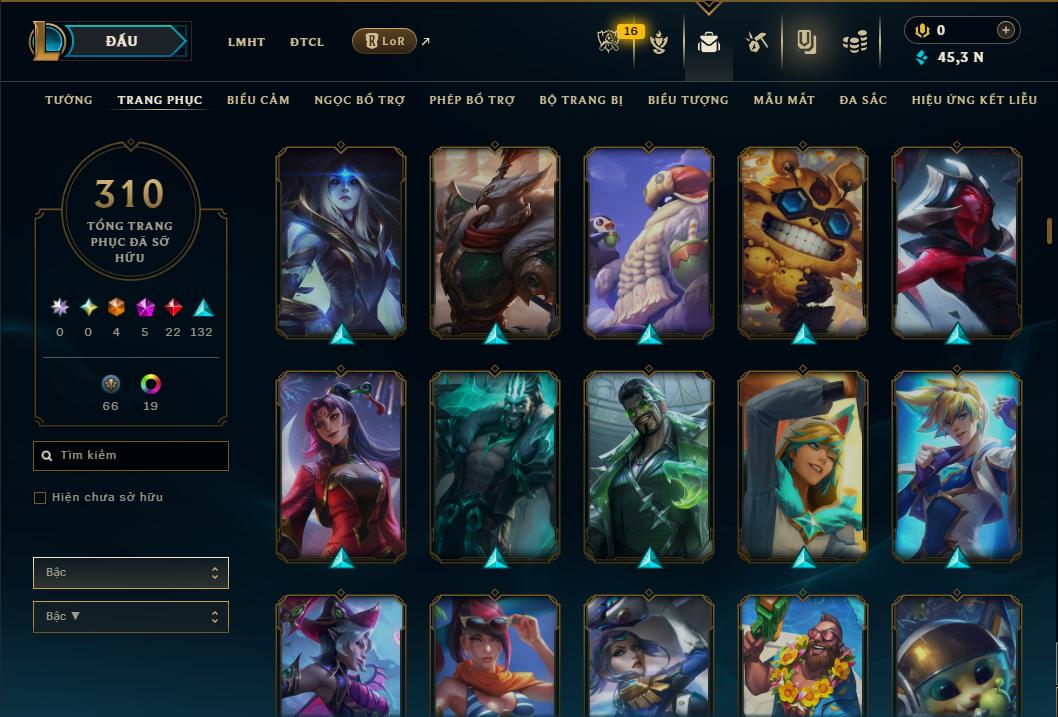The height and width of the screenshot is (717, 1058).
Task: Open the ĐTCL menu
Action: pyautogui.click(x=307, y=42)
